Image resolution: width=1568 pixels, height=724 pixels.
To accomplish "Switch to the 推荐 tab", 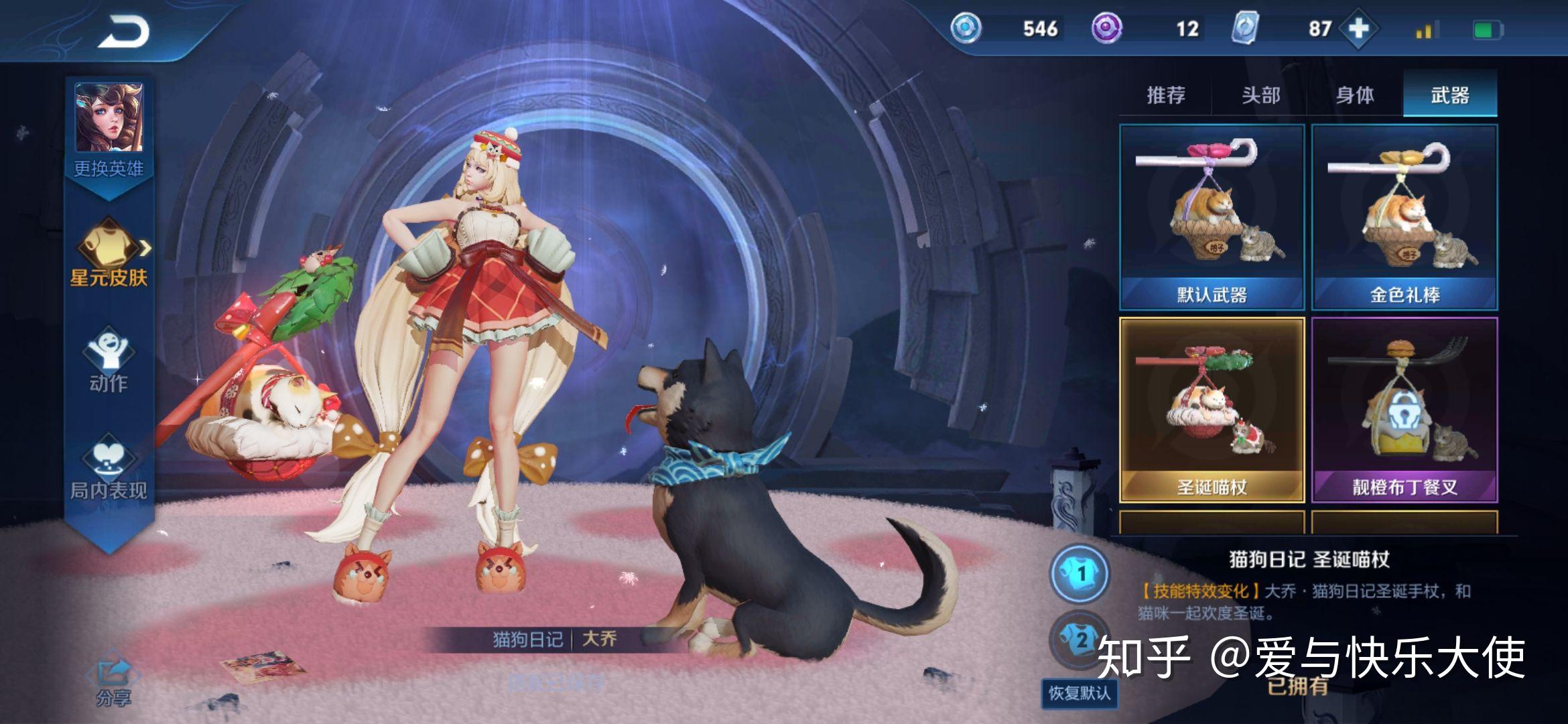I will pyautogui.click(x=1166, y=95).
